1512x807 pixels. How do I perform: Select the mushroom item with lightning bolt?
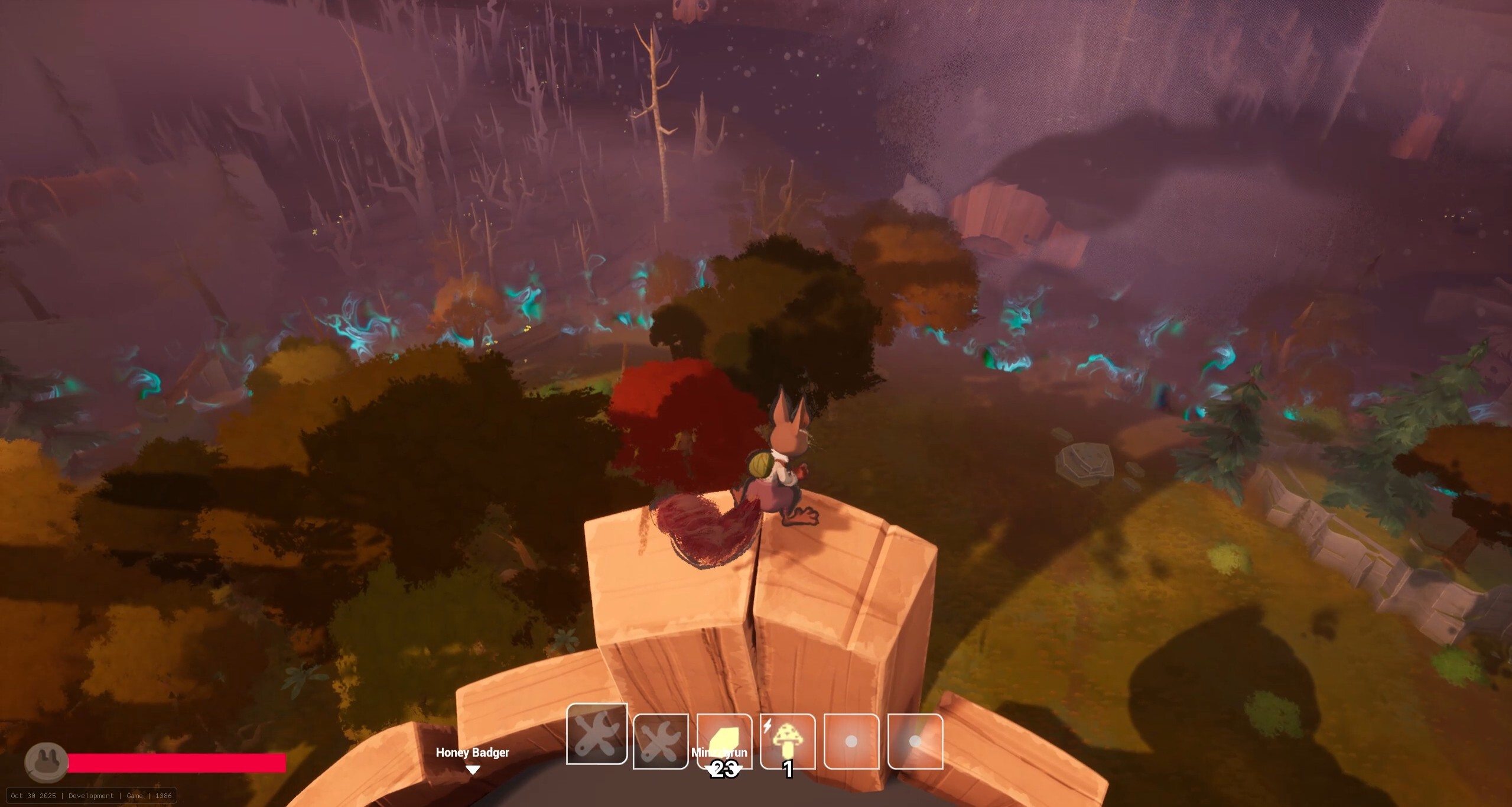(x=789, y=741)
